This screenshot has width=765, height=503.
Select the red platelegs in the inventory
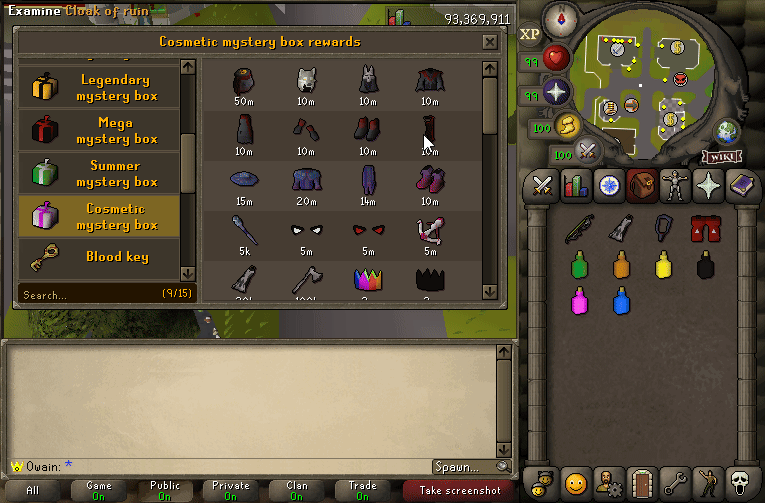tap(705, 230)
